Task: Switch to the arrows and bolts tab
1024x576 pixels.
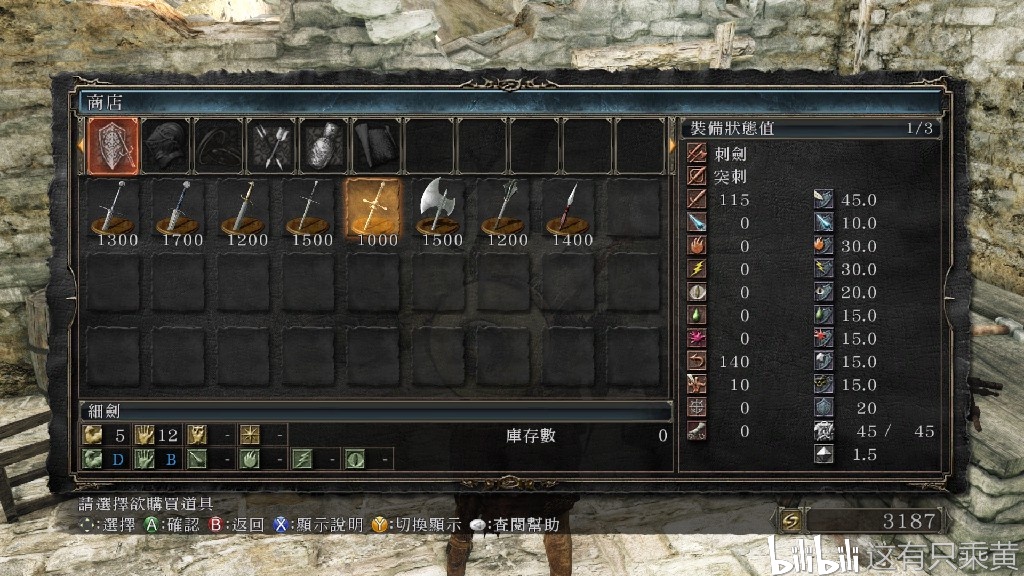Action: coord(269,147)
